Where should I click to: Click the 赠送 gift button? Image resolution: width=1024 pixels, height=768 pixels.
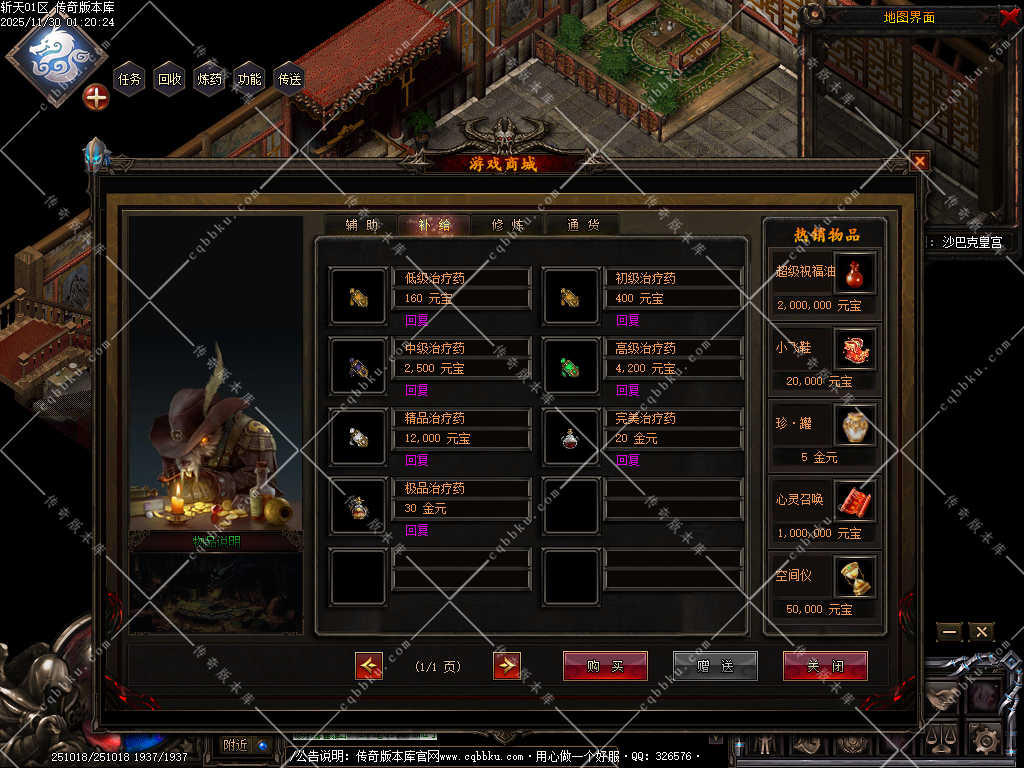coord(715,666)
